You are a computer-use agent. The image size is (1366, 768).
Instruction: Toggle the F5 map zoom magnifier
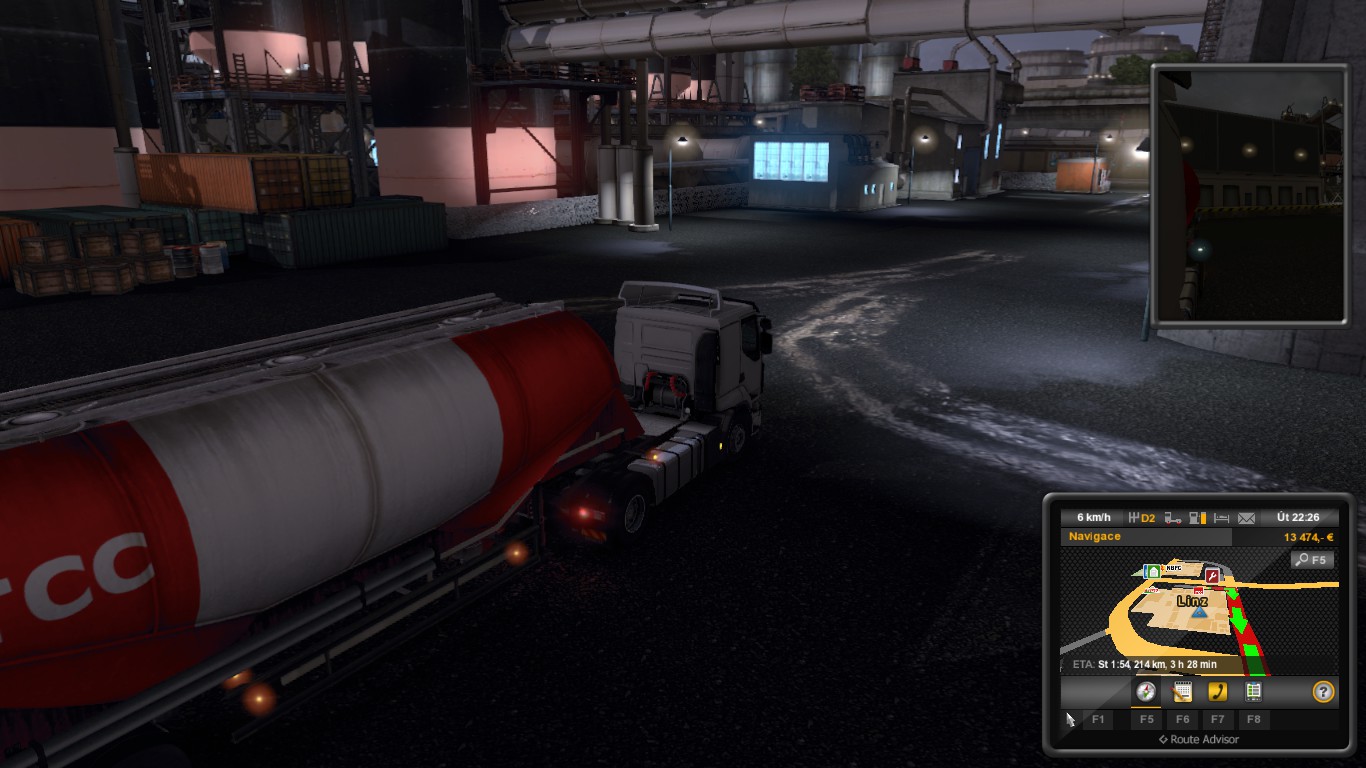pyautogui.click(x=1312, y=559)
